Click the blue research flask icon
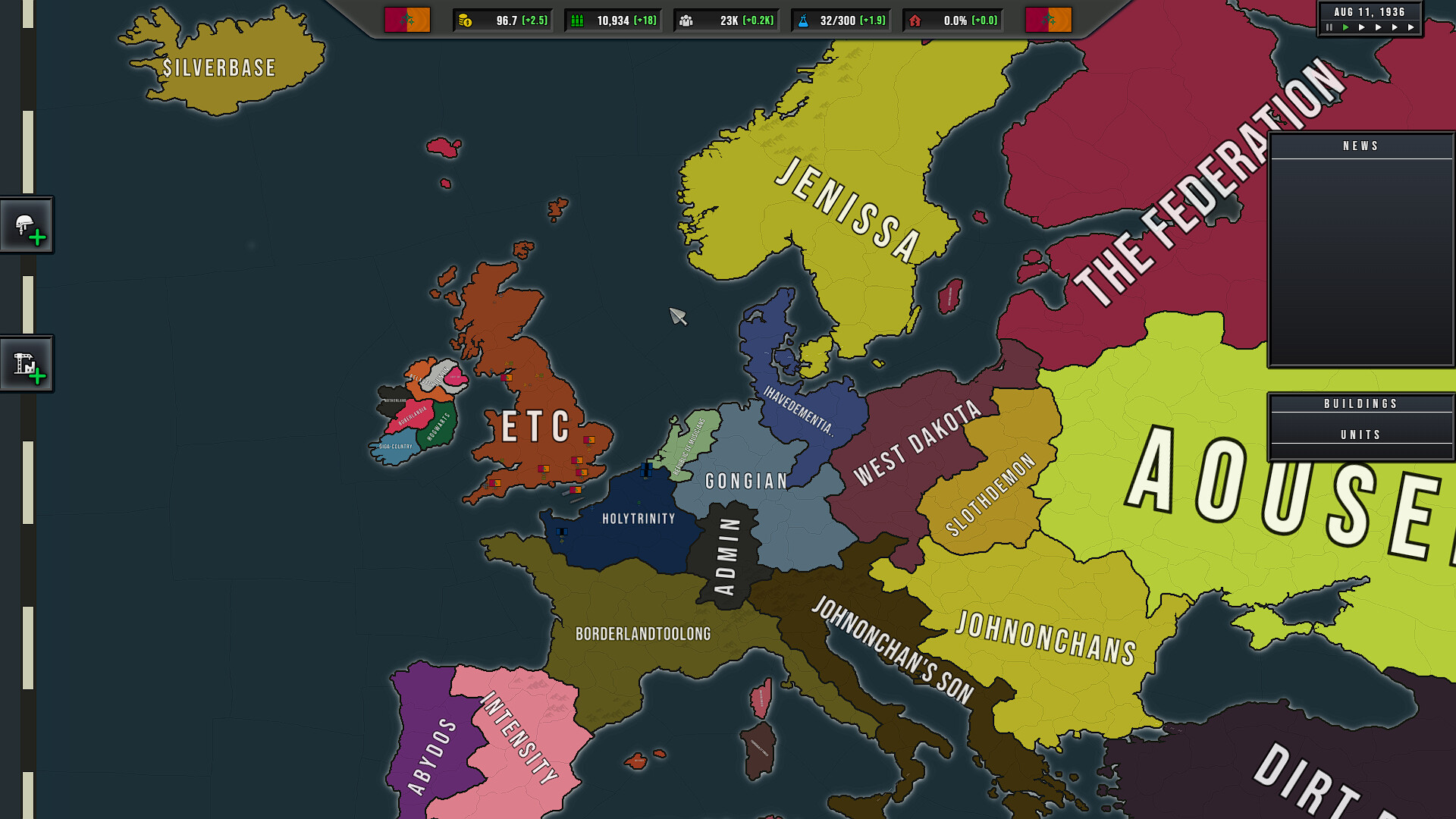 pyautogui.click(x=802, y=20)
